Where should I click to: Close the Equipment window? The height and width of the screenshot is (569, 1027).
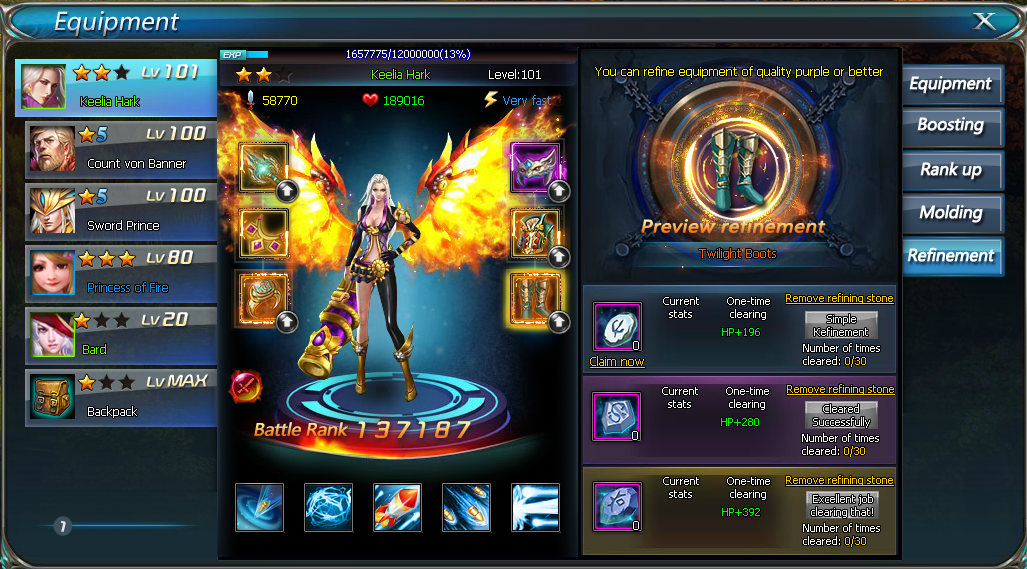984,21
